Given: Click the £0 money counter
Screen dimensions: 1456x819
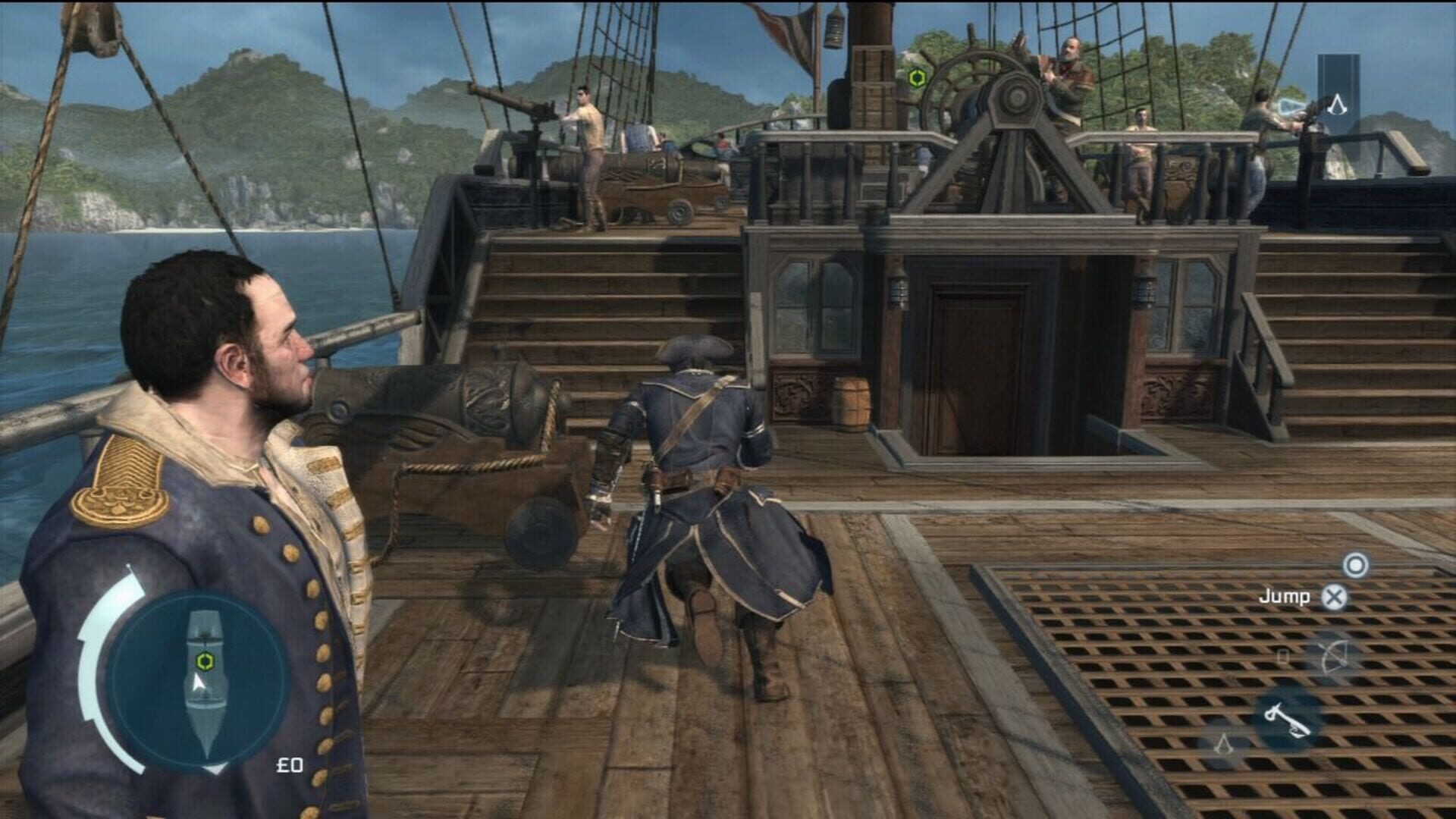Looking at the screenshot, I should (x=290, y=766).
